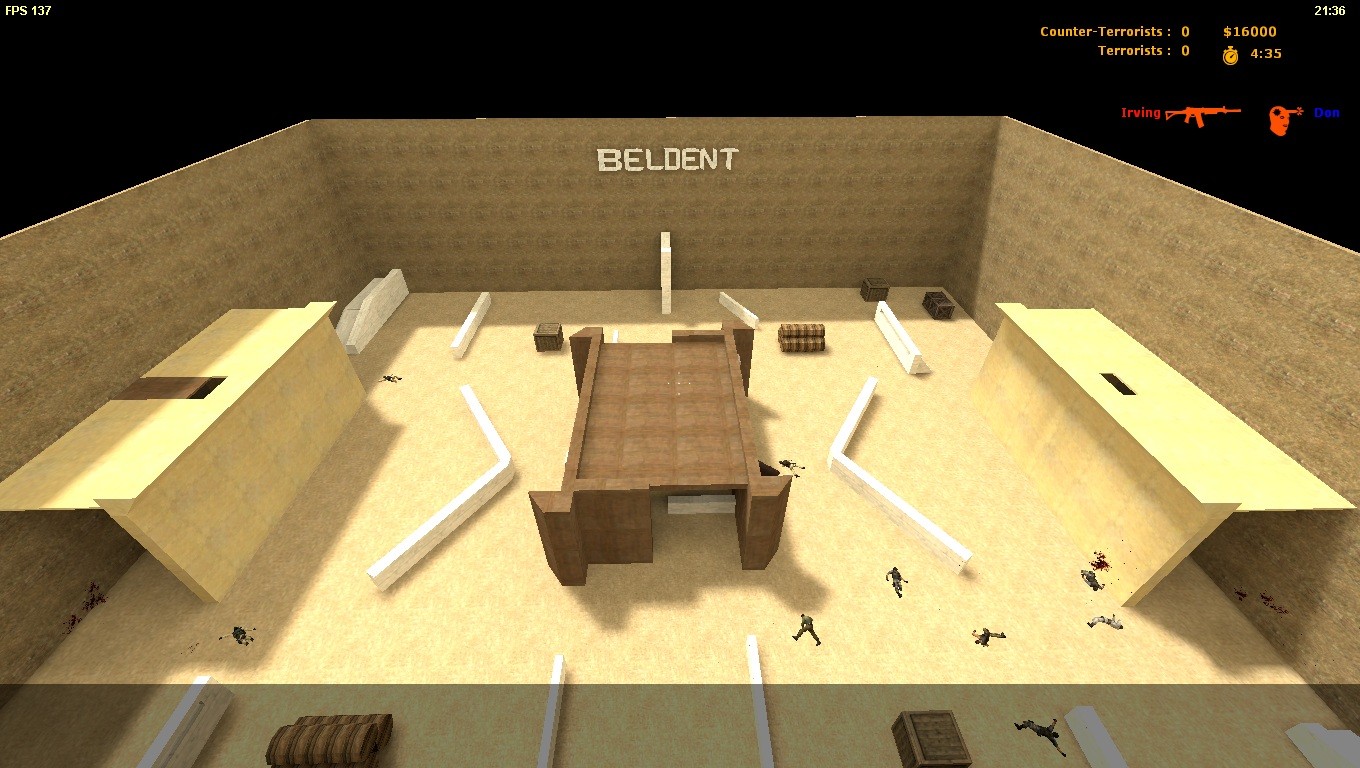
Task: Click the barrel beside the right white barrier
Action: [x=802, y=338]
